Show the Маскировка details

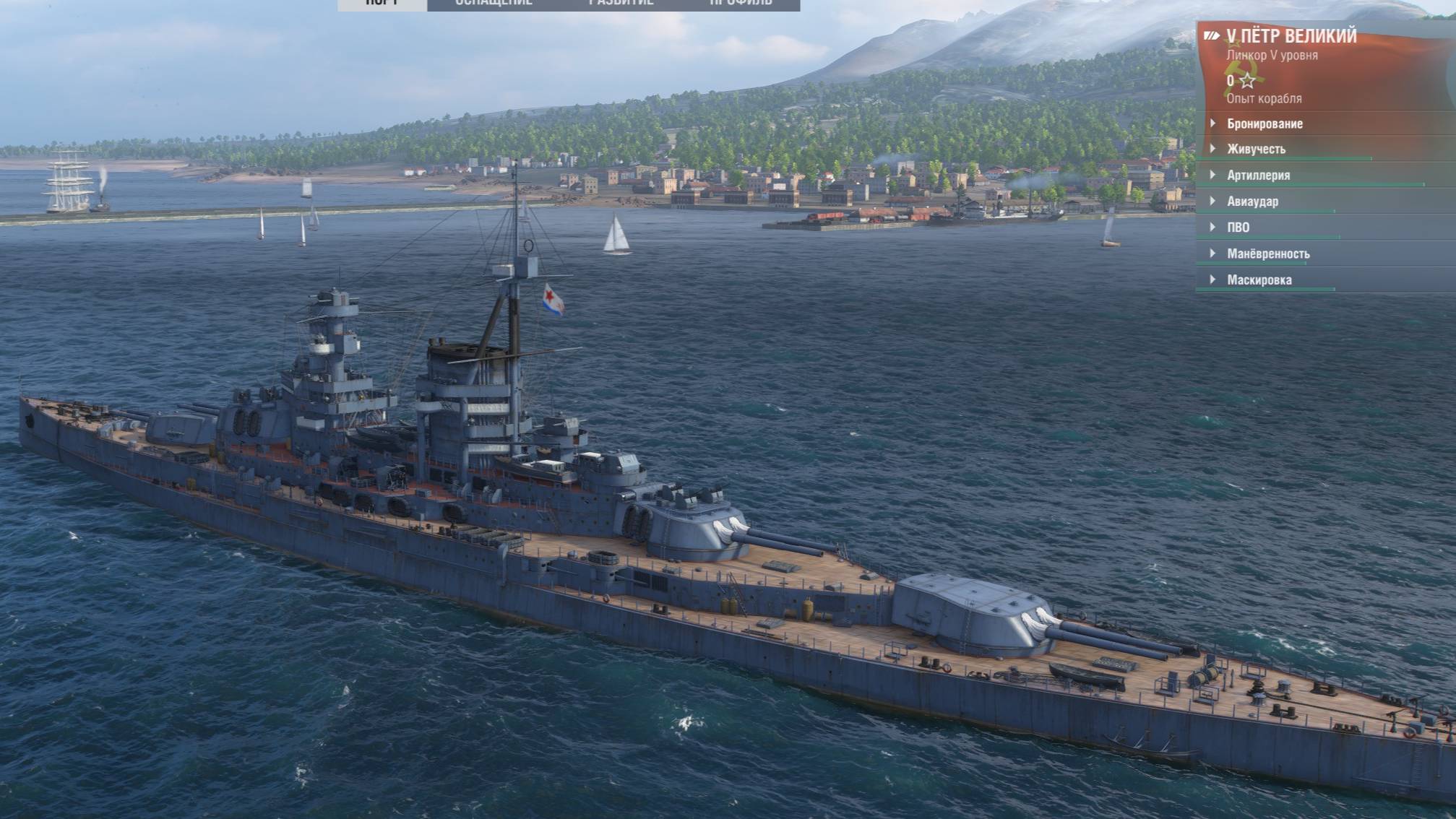coord(1259,279)
